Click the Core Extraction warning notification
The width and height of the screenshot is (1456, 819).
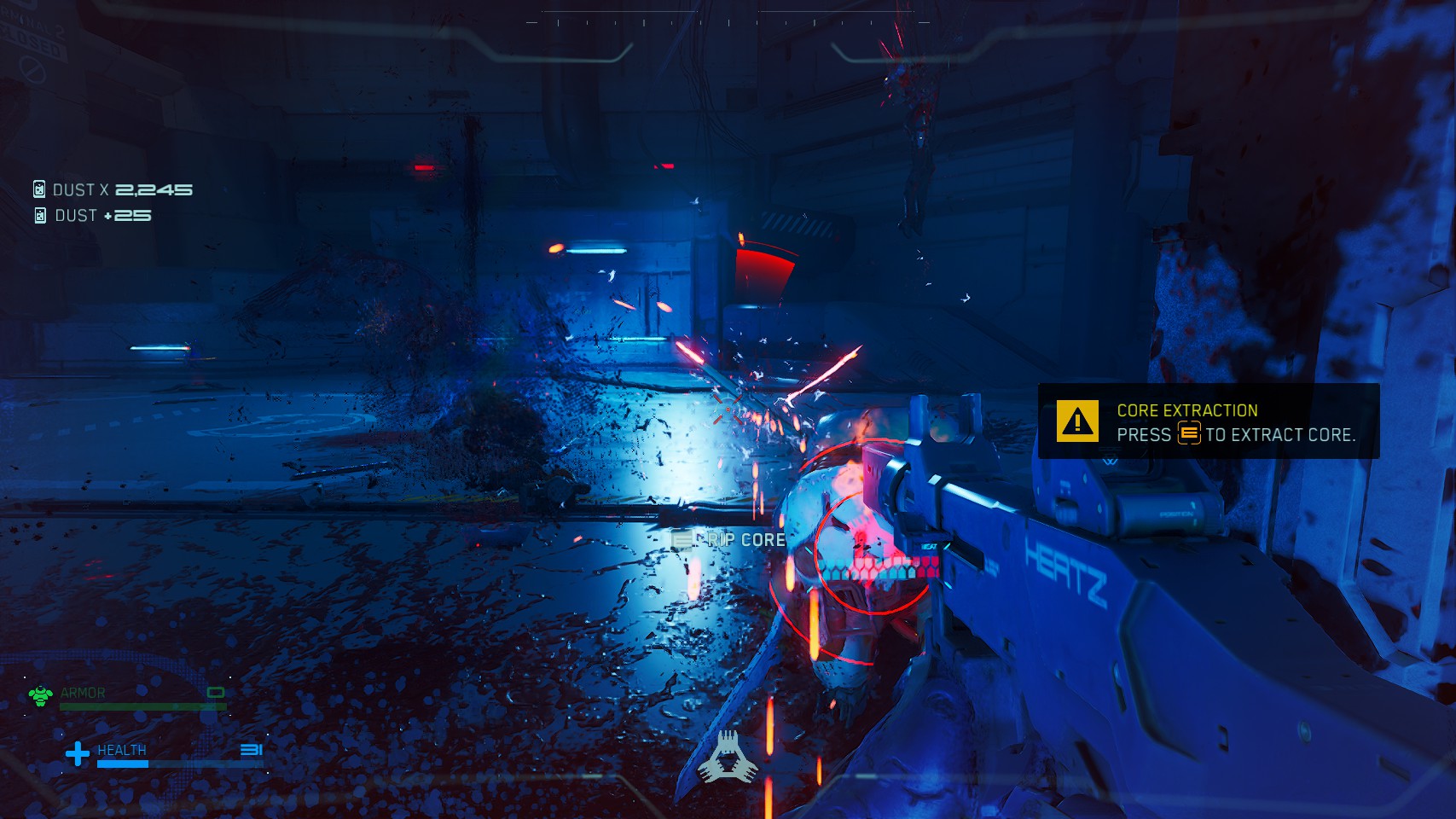tap(1208, 421)
